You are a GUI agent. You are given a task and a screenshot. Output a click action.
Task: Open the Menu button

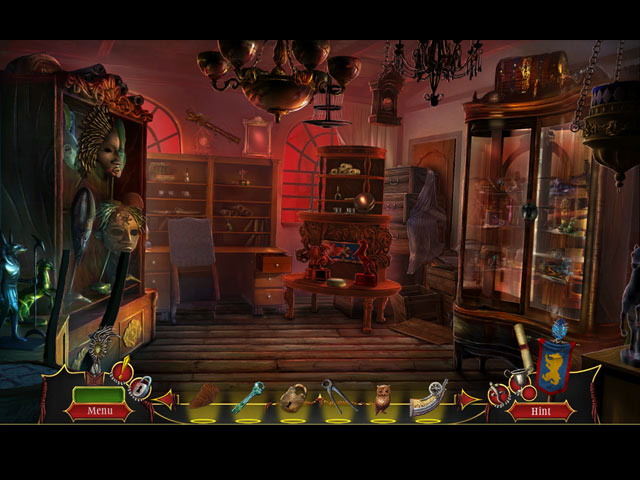point(99,410)
